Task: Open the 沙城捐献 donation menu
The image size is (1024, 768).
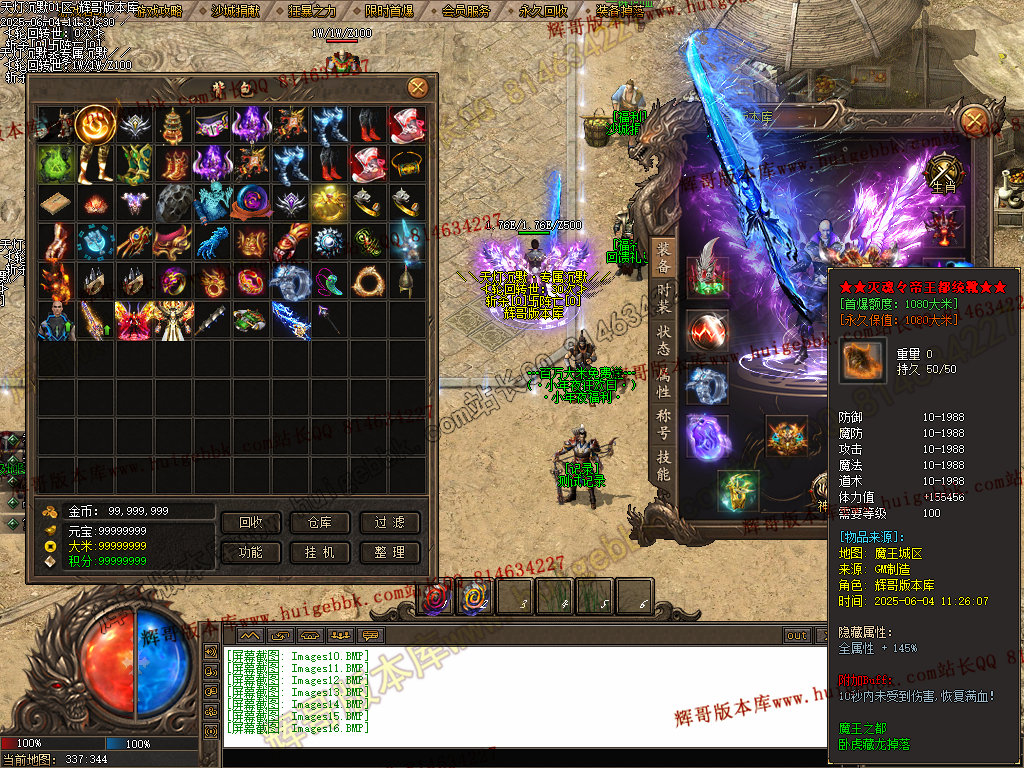Action: (234, 11)
